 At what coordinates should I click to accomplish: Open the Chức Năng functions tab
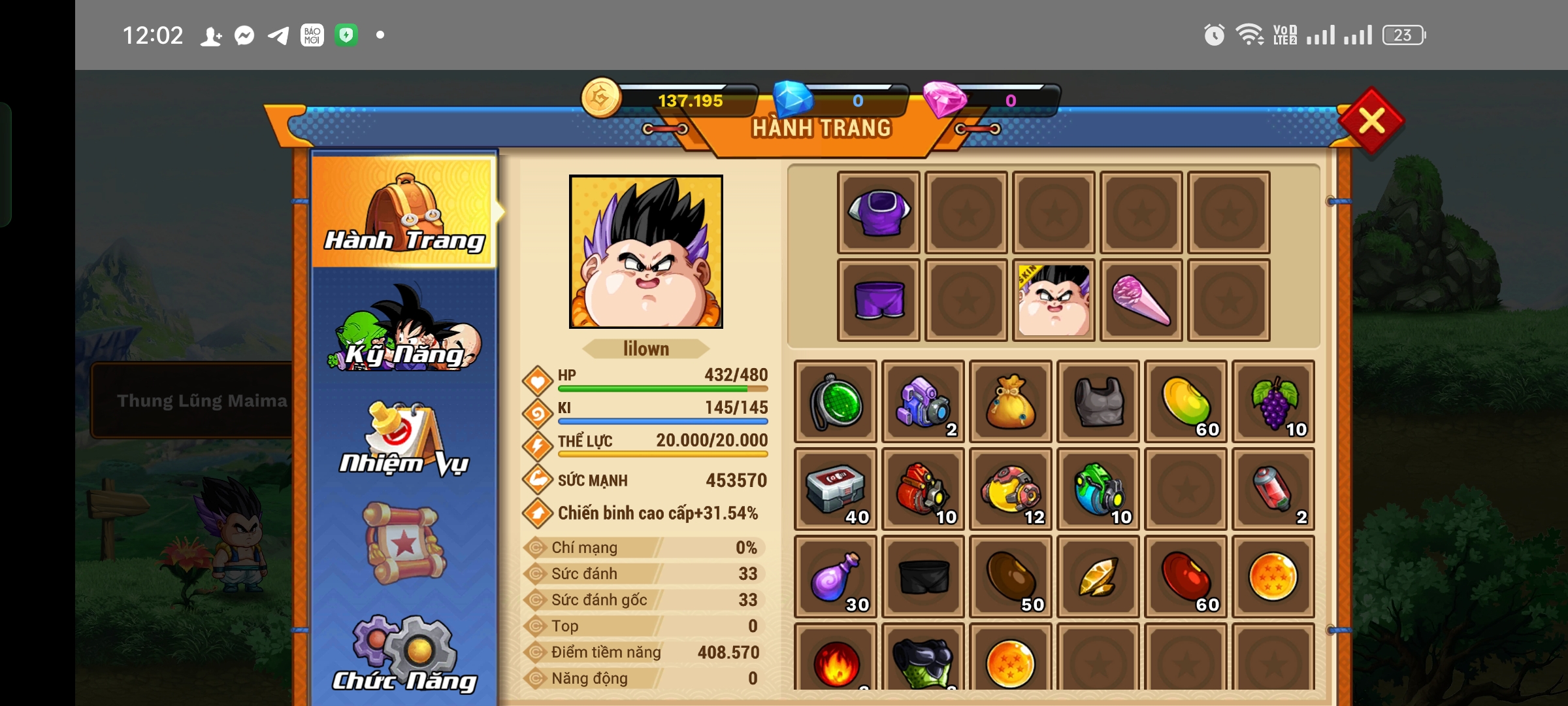[x=404, y=654]
